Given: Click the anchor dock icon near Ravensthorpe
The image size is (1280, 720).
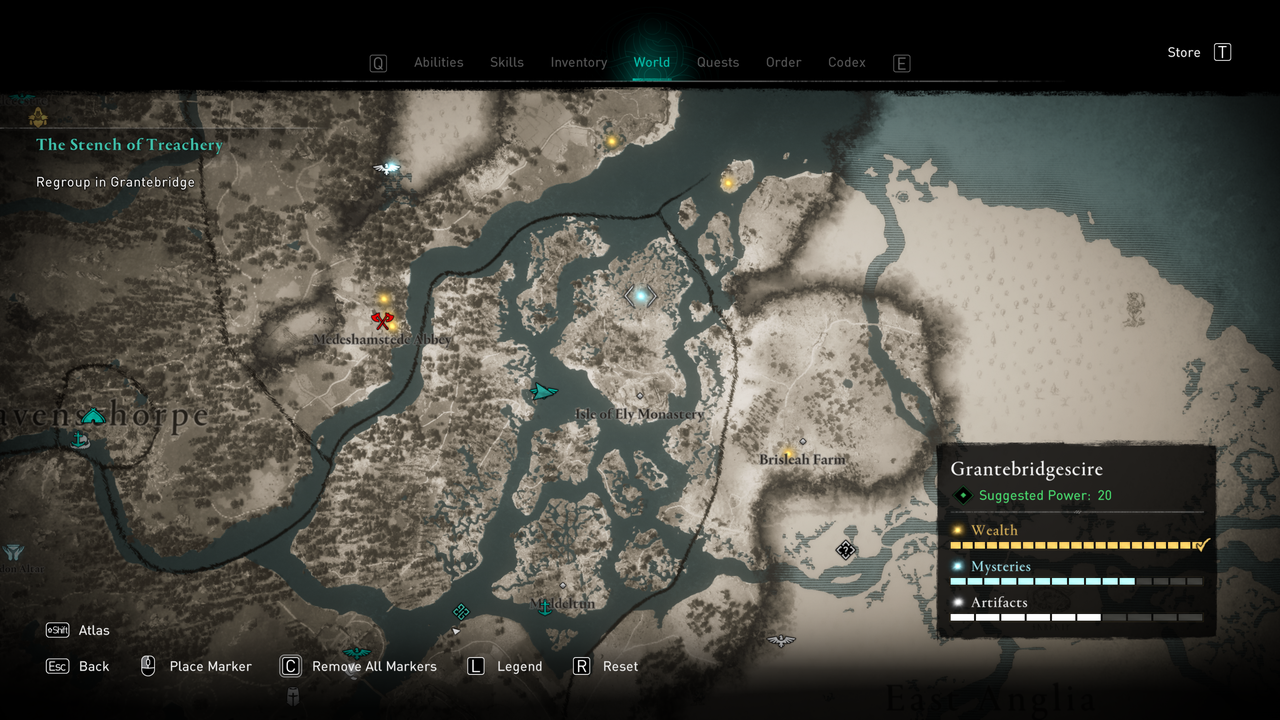Looking at the screenshot, I should click(x=80, y=438).
